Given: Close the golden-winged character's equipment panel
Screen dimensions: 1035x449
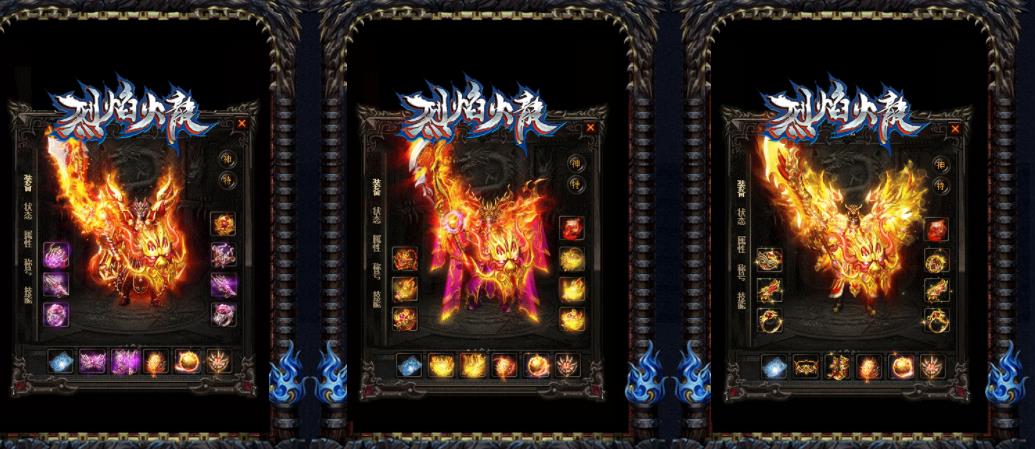Looking at the screenshot, I should [956, 129].
